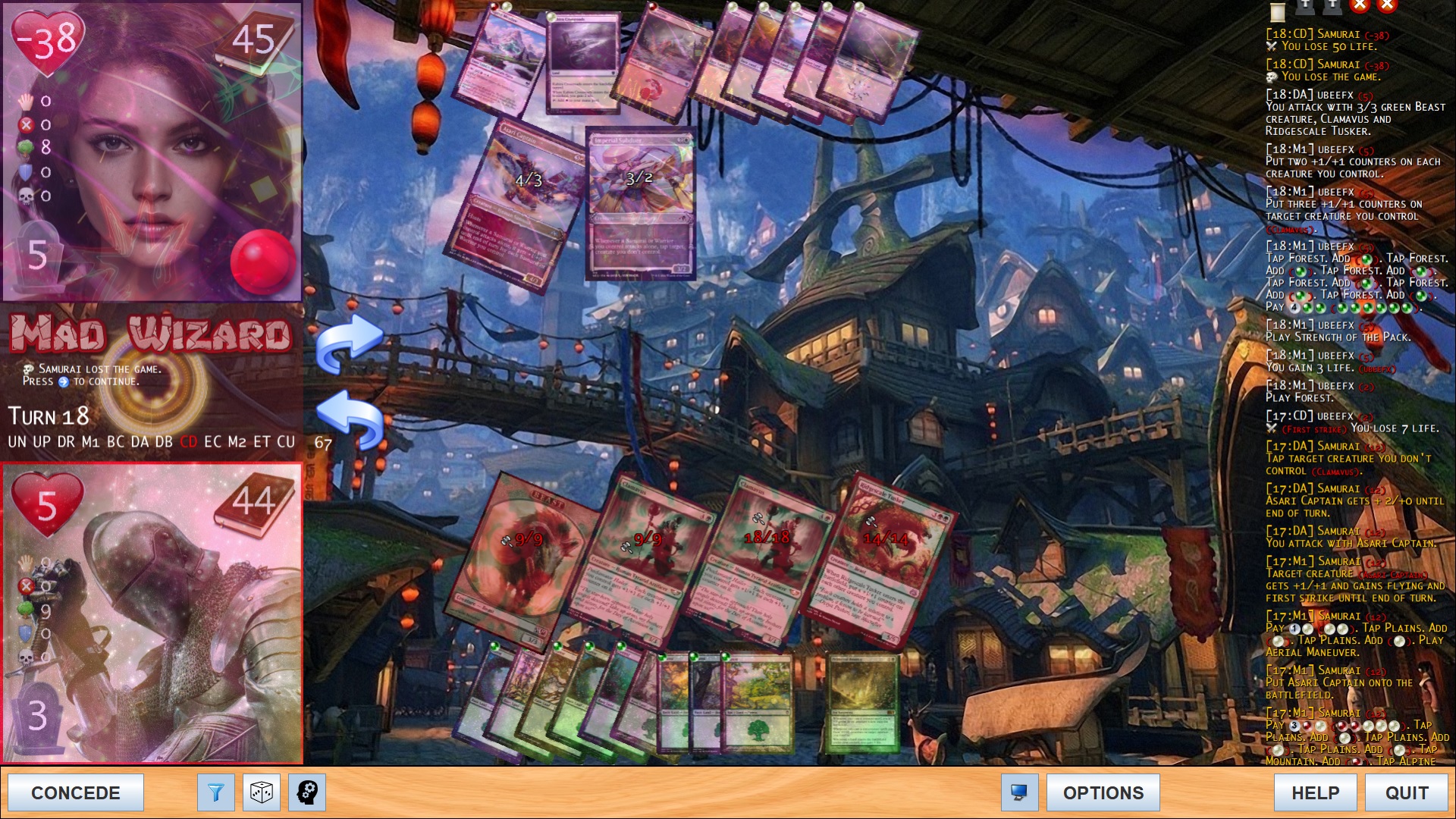
Task: Open the Options menu
Action: point(1103,792)
